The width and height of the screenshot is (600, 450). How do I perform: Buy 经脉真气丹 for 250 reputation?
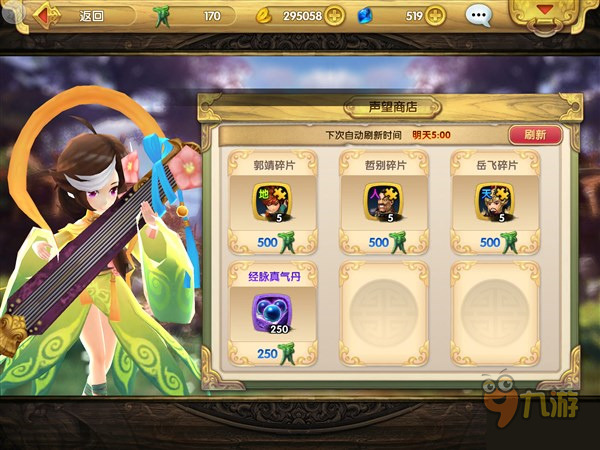[271, 352]
